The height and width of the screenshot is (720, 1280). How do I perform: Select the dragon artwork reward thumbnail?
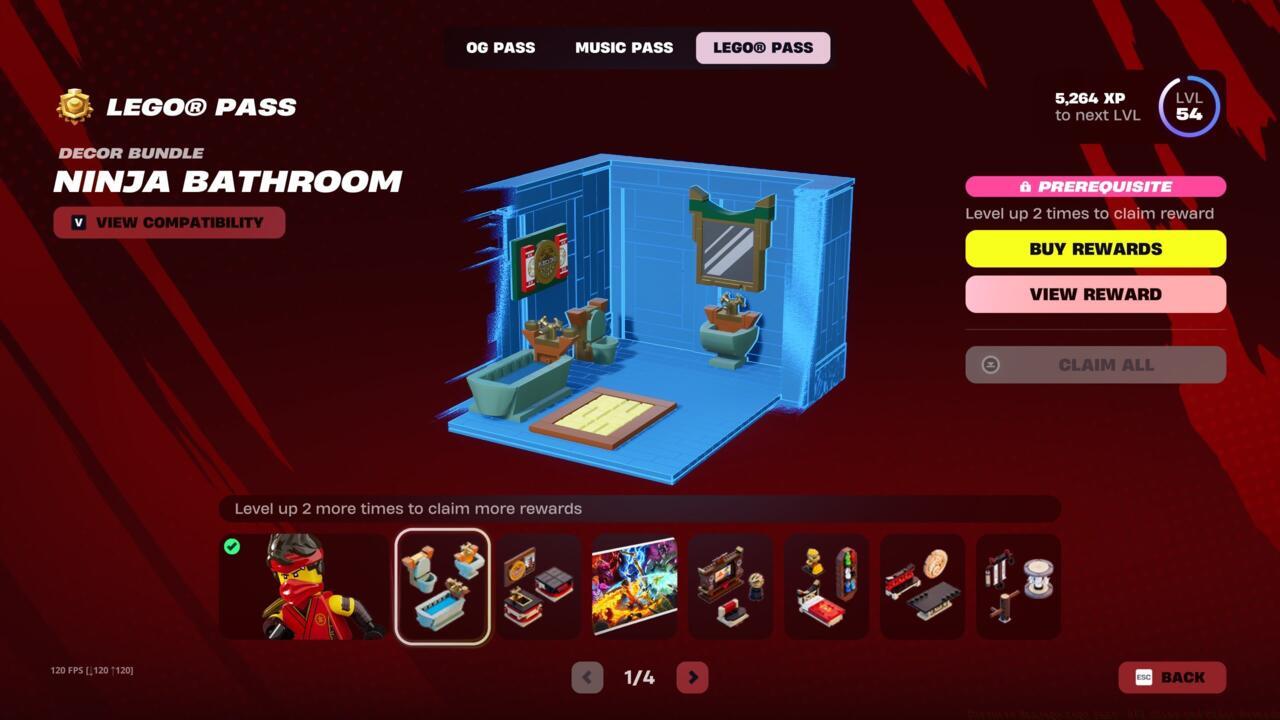(x=634, y=586)
